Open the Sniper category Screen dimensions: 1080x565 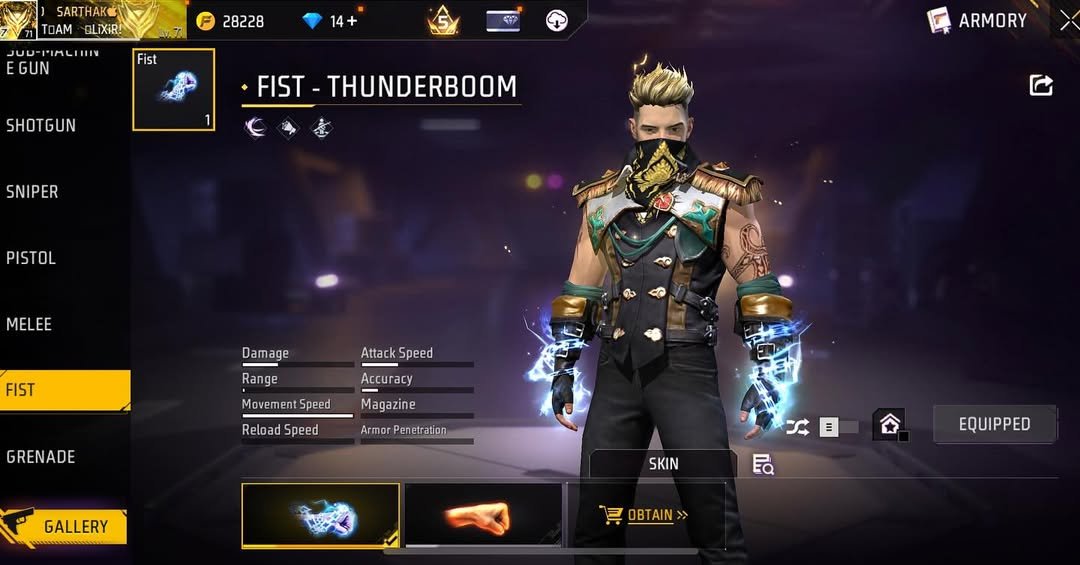(x=33, y=192)
